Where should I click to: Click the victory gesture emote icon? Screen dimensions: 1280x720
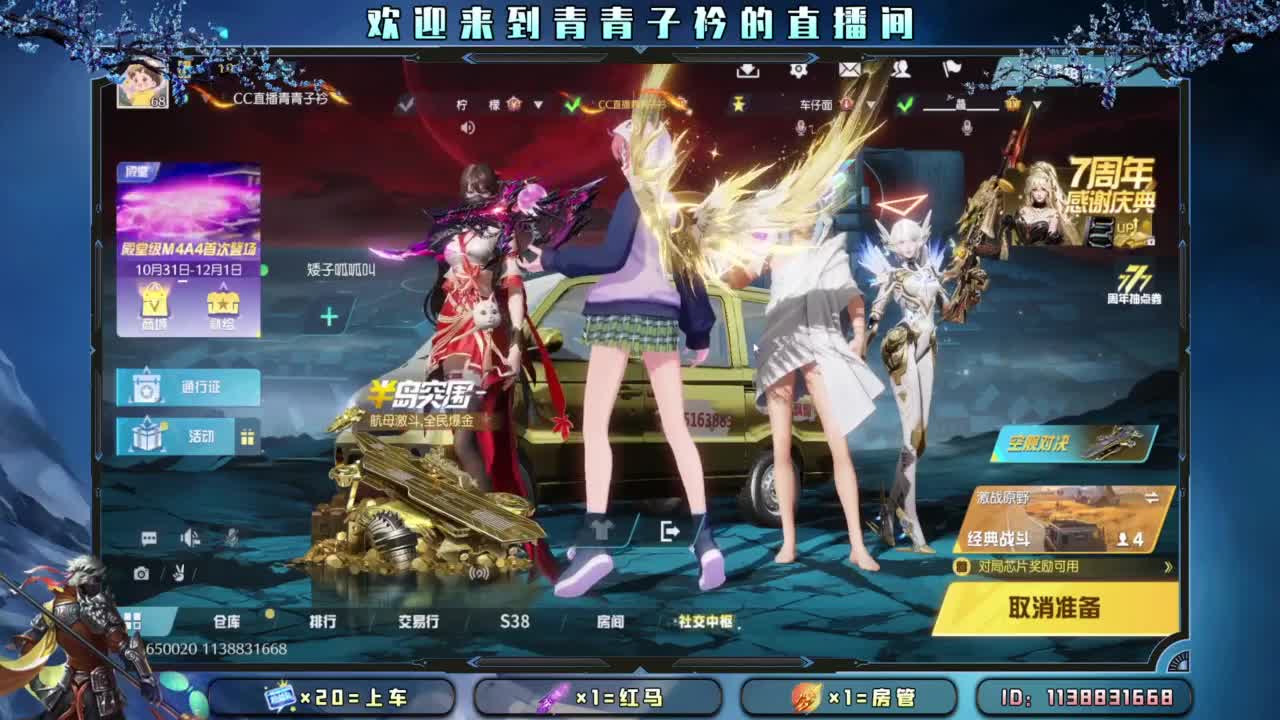pos(178,572)
